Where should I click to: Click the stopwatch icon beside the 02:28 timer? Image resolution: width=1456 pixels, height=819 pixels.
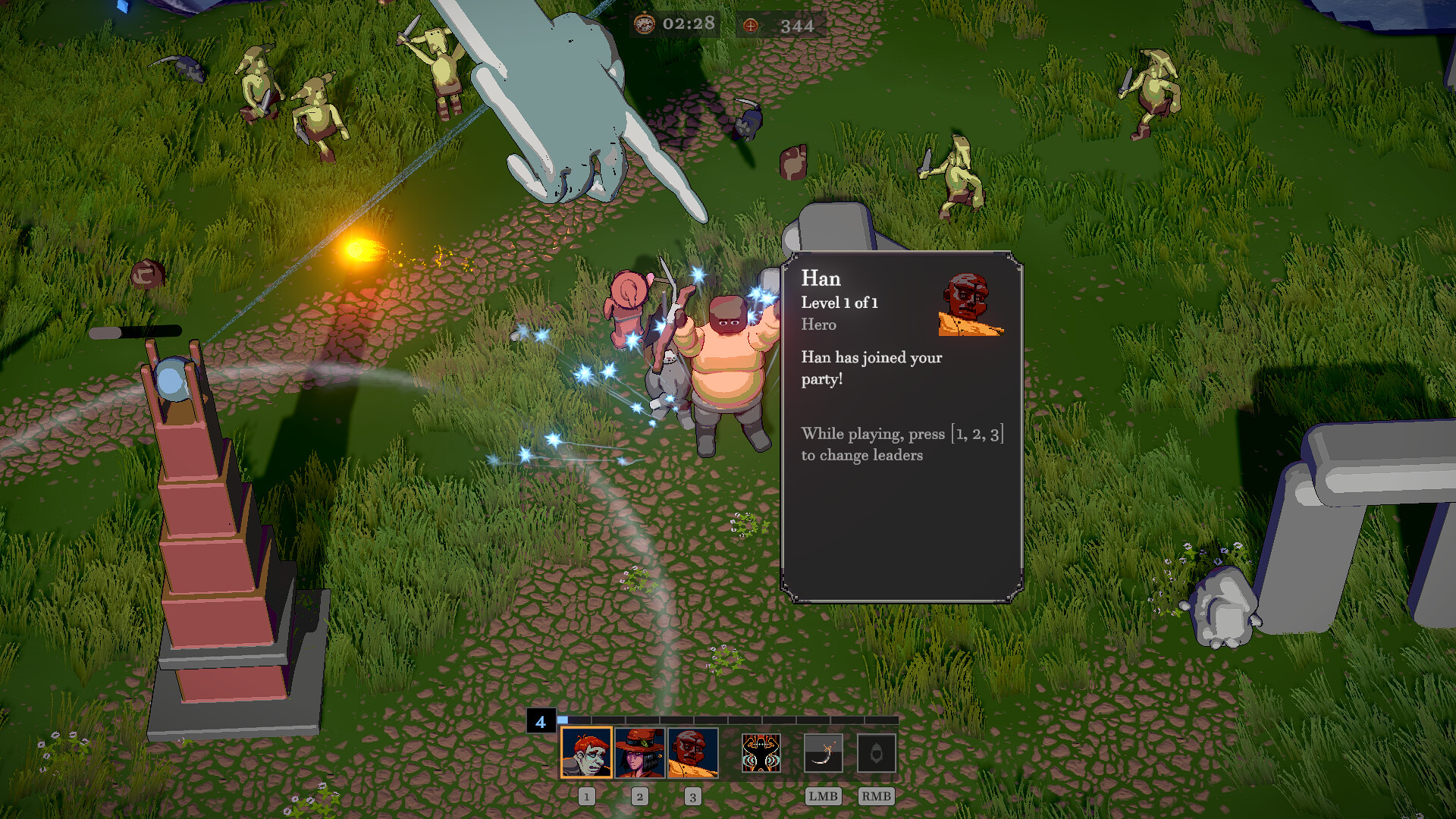tap(645, 25)
